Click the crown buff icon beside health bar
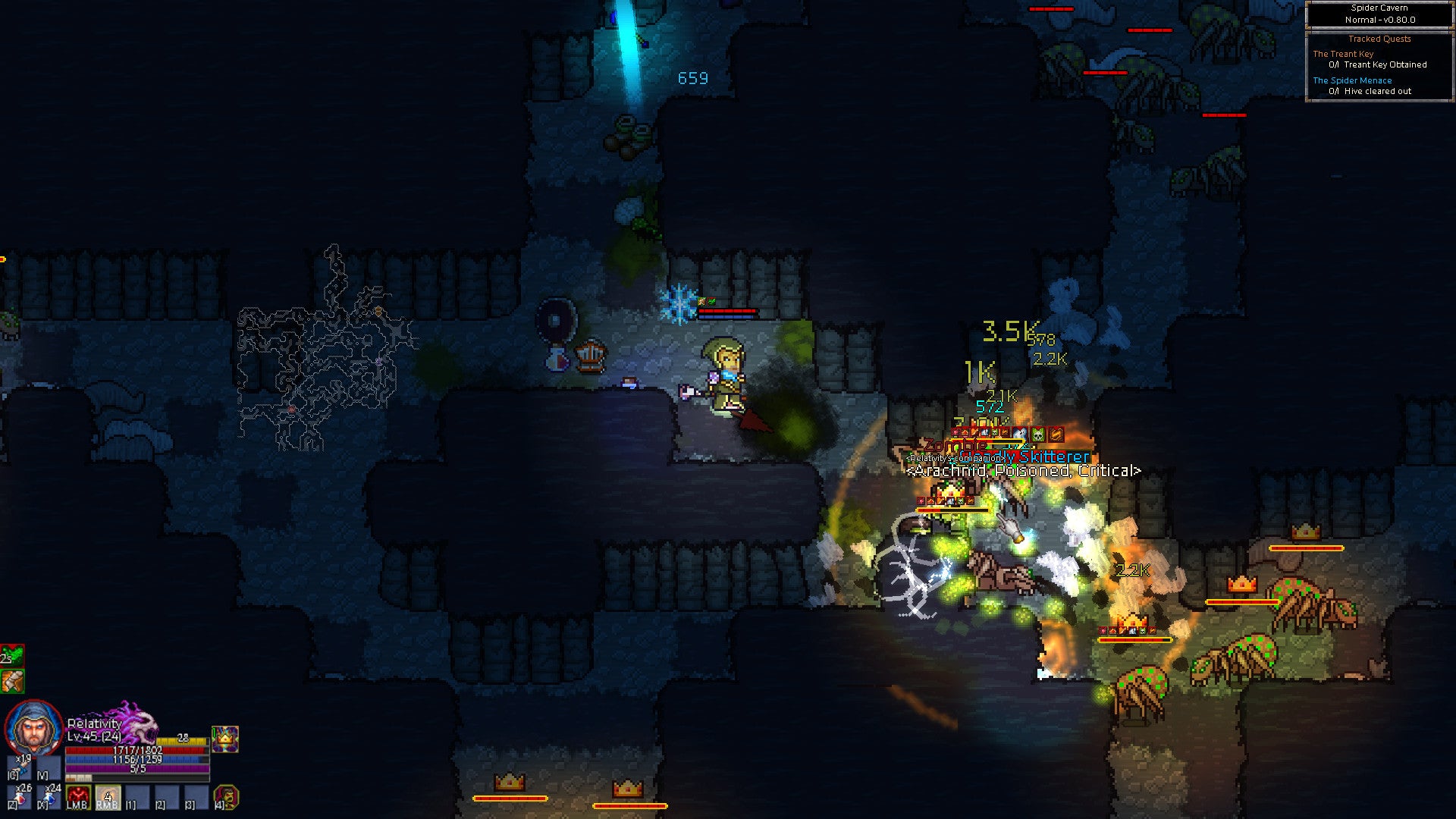 coord(225,739)
